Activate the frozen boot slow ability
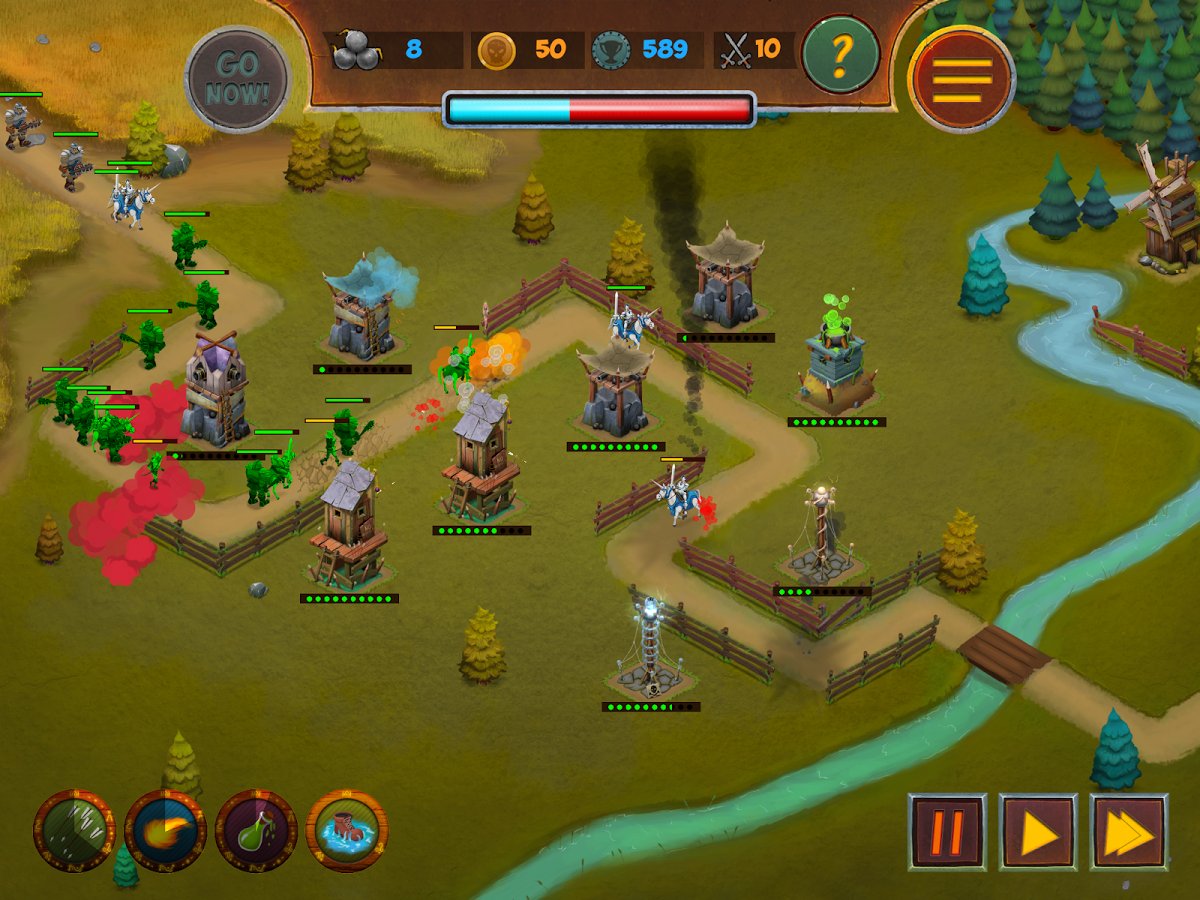This screenshot has width=1200, height=900. pyautogui.click(x=347, y=830)
